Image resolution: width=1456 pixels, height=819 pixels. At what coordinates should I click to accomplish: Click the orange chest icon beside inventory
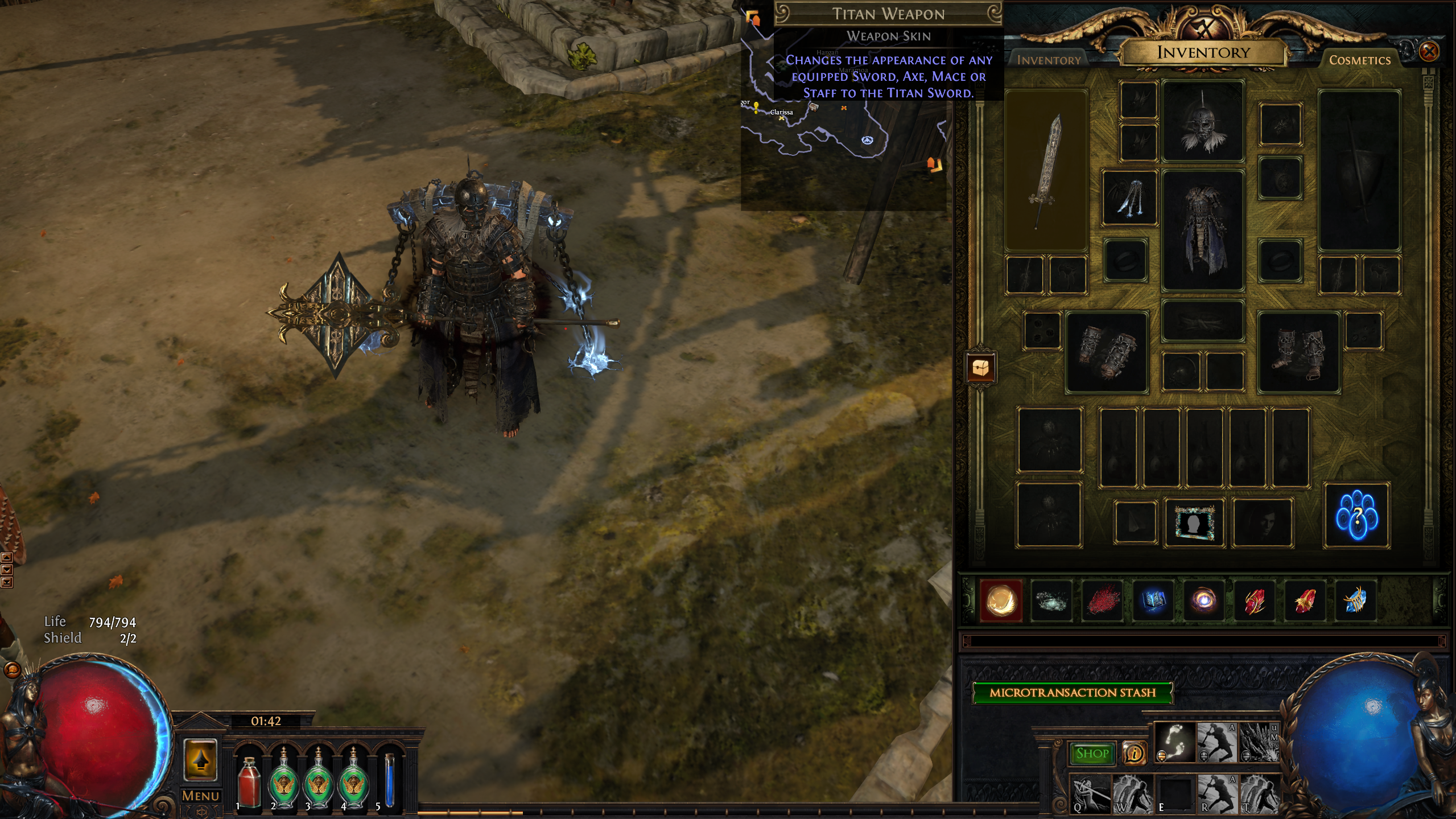[980, 368]
